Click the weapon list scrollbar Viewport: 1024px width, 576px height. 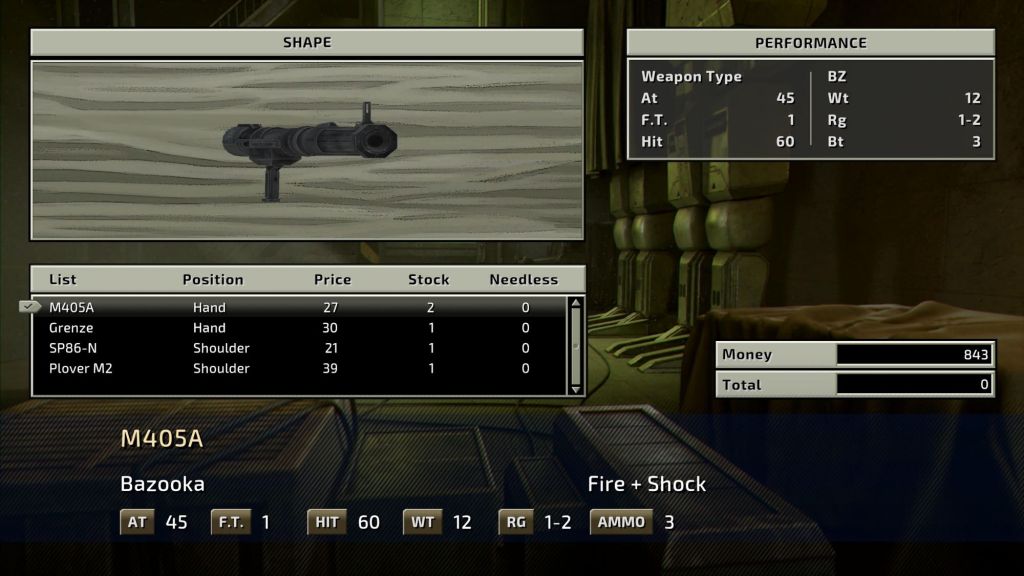tap(575, 345)
